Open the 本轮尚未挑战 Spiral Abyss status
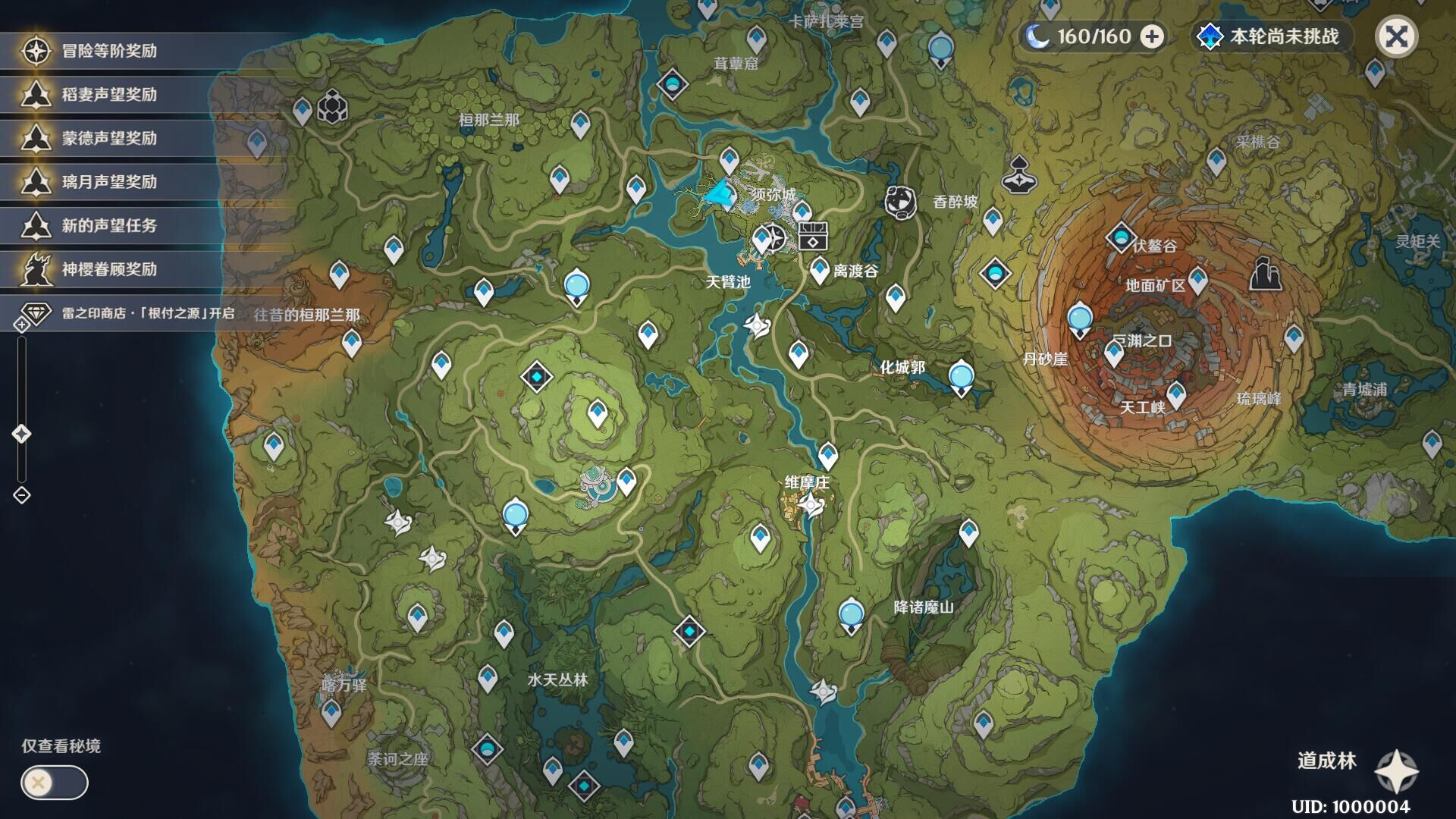 [x=1271, y=36]
